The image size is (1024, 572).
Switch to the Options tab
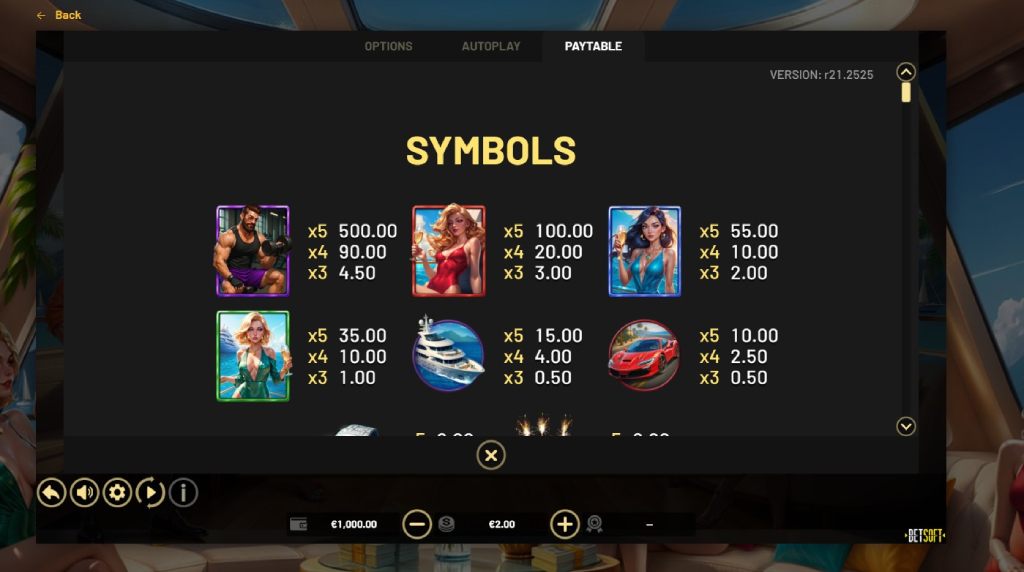click(388, 46)
